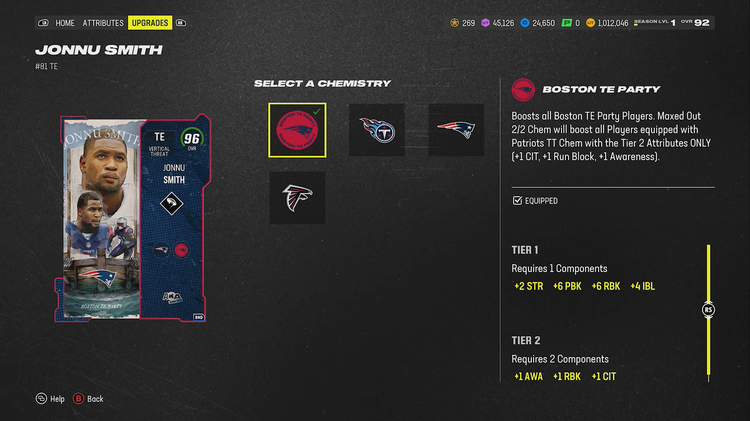Switch to the Home tab
750x421 pixels.
(65, 22)
